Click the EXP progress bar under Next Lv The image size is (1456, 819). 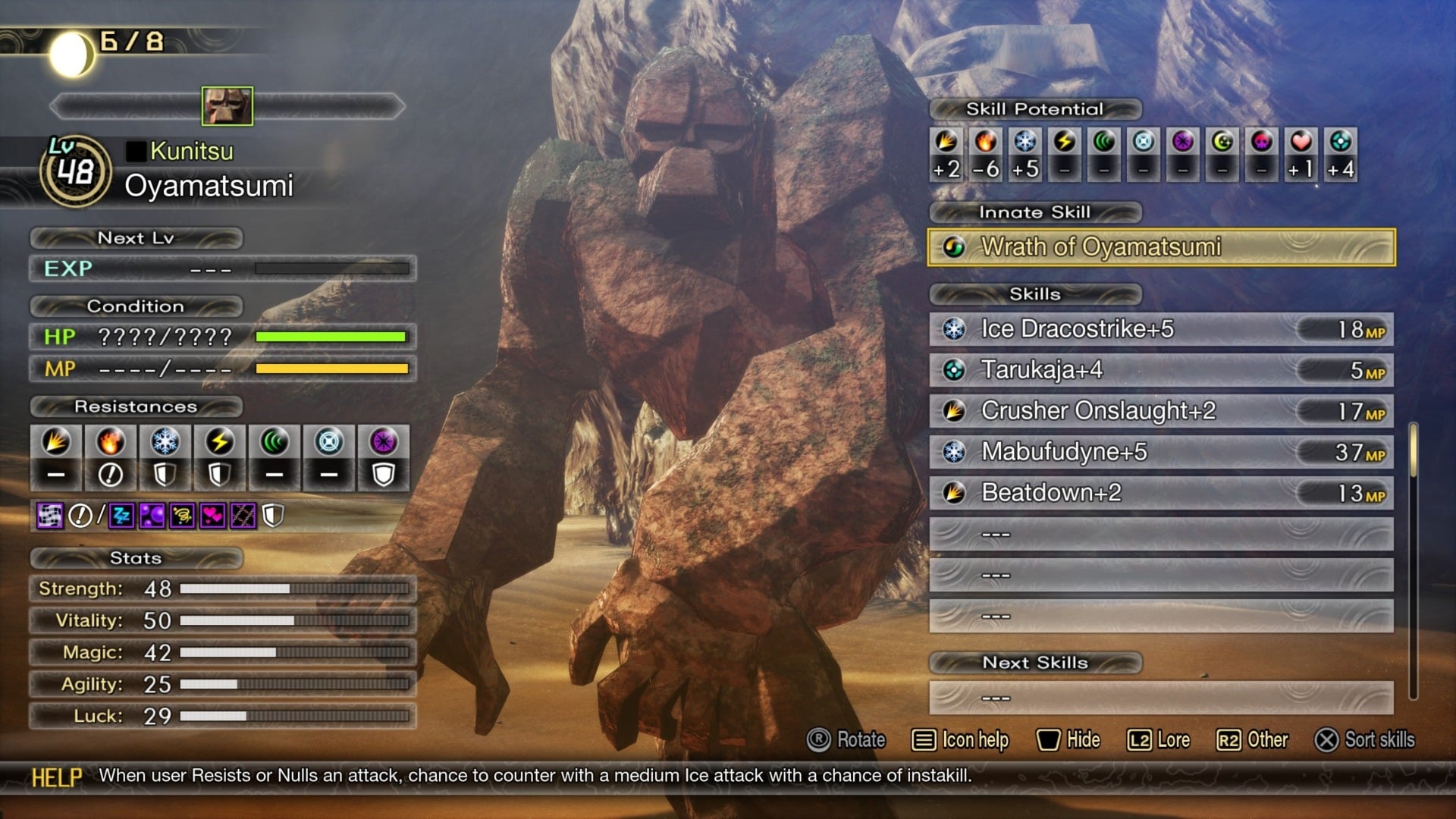point(331,268)
